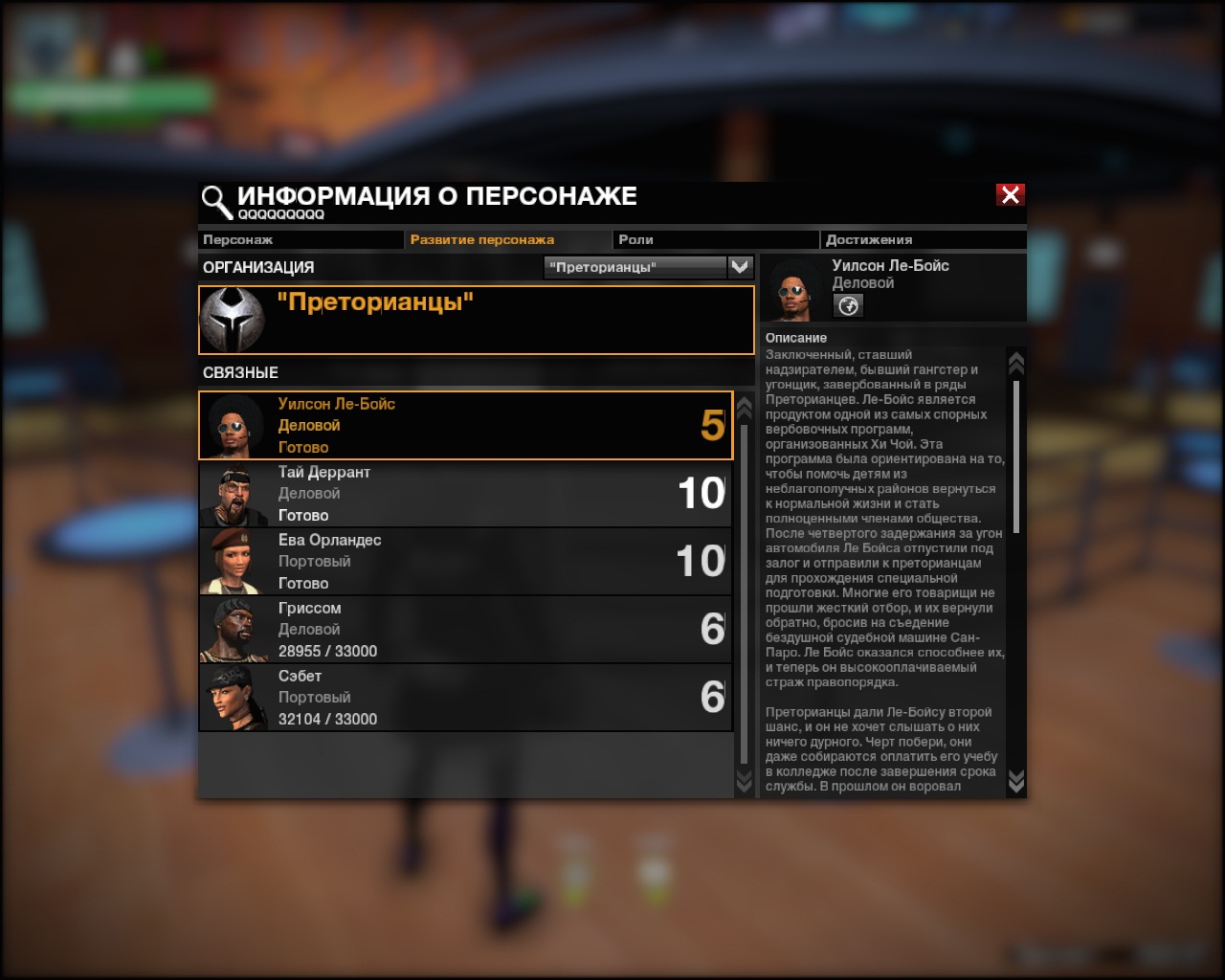The image size is (1225, 980).
Task: Select contact Уилсон Ле-Бойс row
Action: click(465, 425)
